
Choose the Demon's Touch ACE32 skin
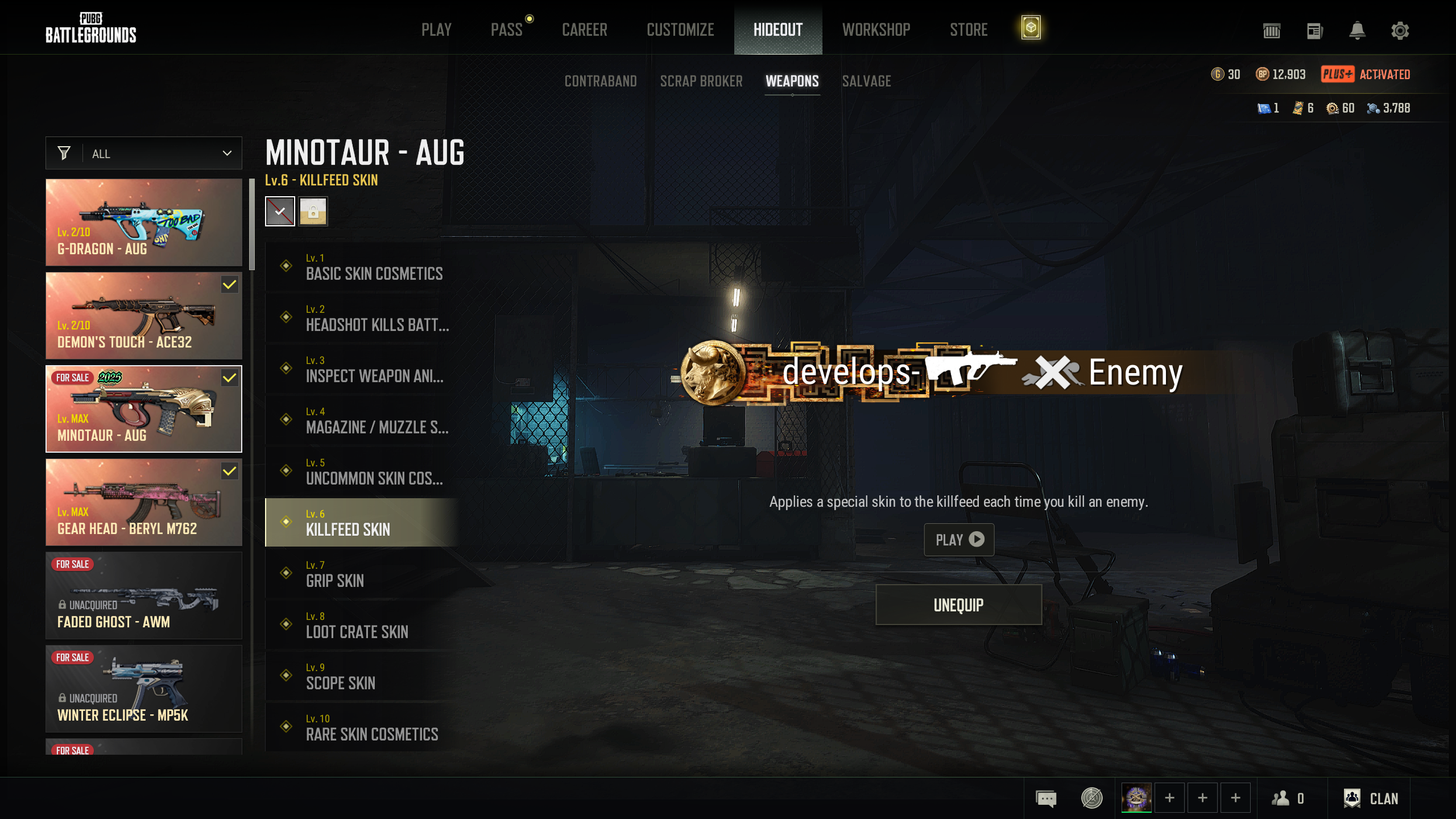coord(144,316)
